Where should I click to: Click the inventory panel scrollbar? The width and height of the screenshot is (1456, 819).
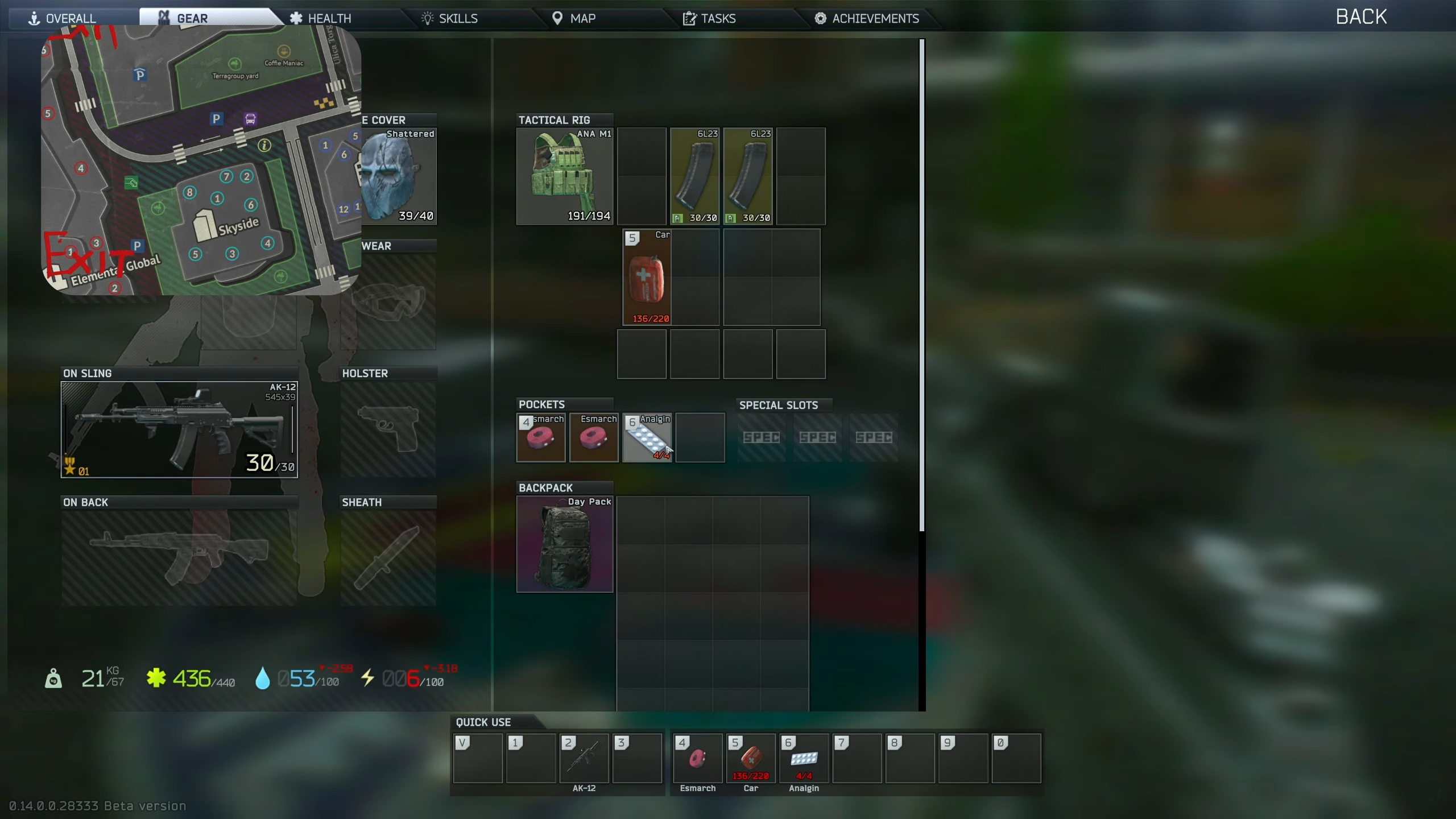coord(922,284)
